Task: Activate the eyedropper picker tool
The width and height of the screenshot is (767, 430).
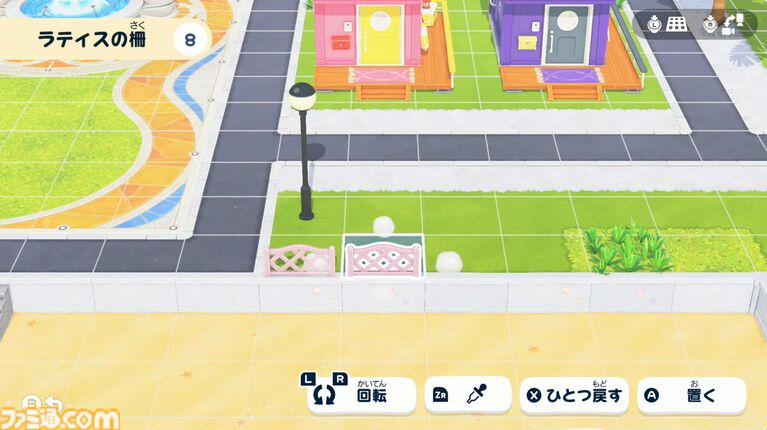Action: click(467, 395)
